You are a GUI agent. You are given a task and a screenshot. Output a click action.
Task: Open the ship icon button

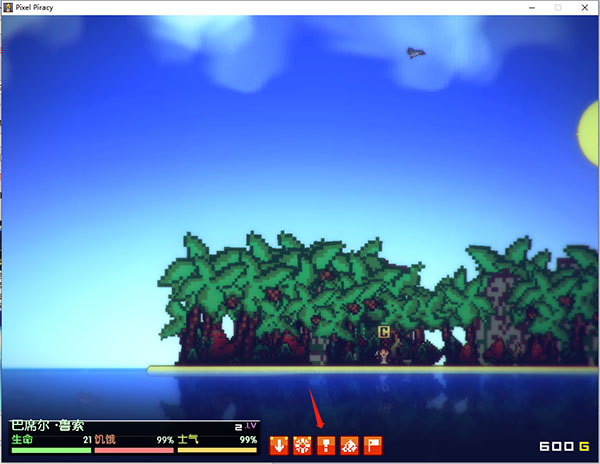(349, 445)
